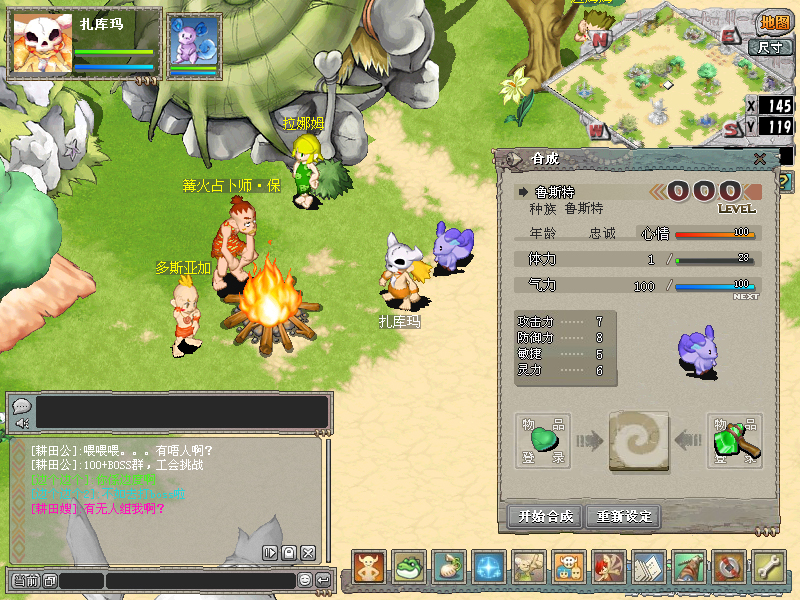
Task: Activate the blue sparkle skill icon
Action: (x=489, y=567)
